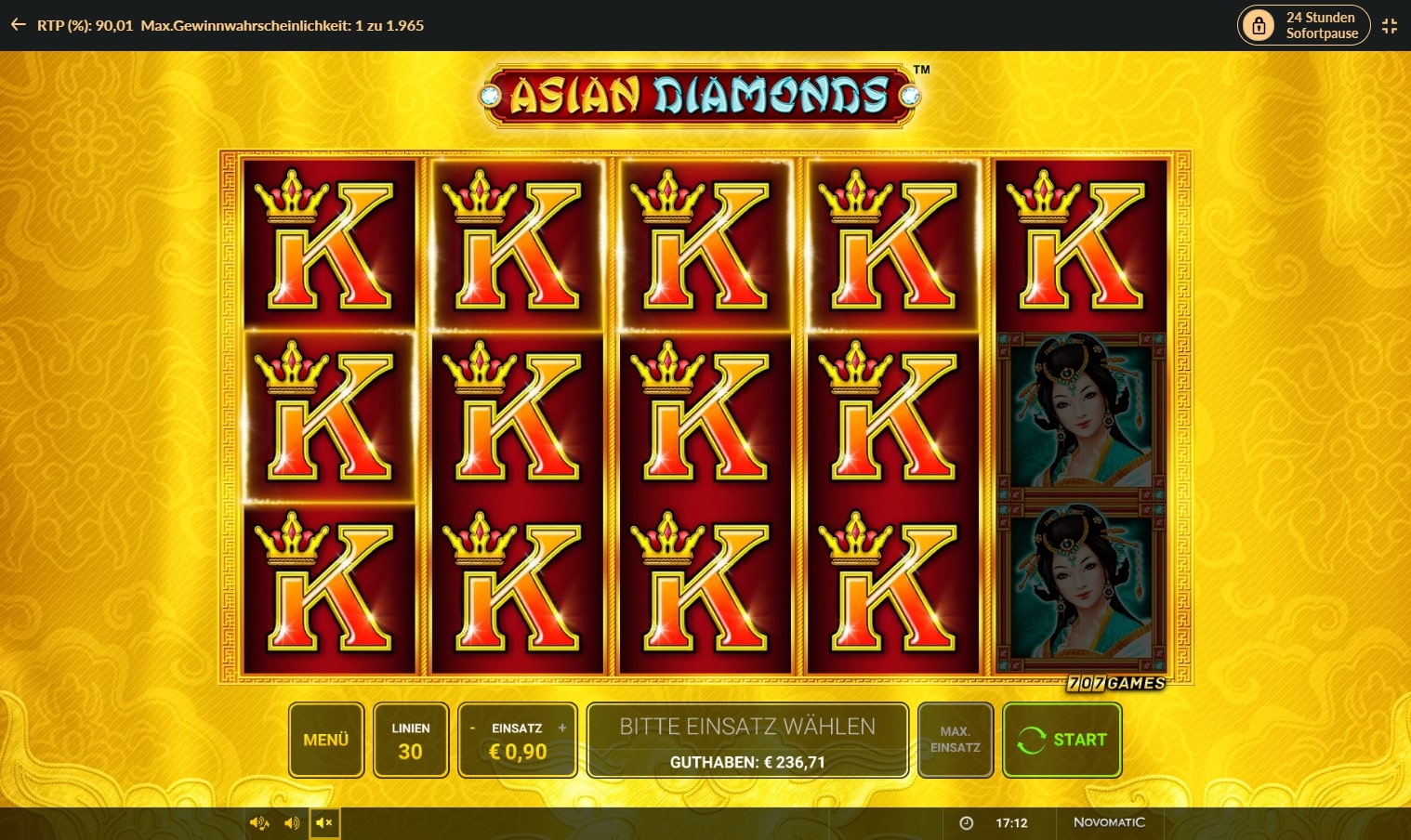Click the back arrow in the top bar
This screenshot has width=1411, height=840.
[17, 25]
